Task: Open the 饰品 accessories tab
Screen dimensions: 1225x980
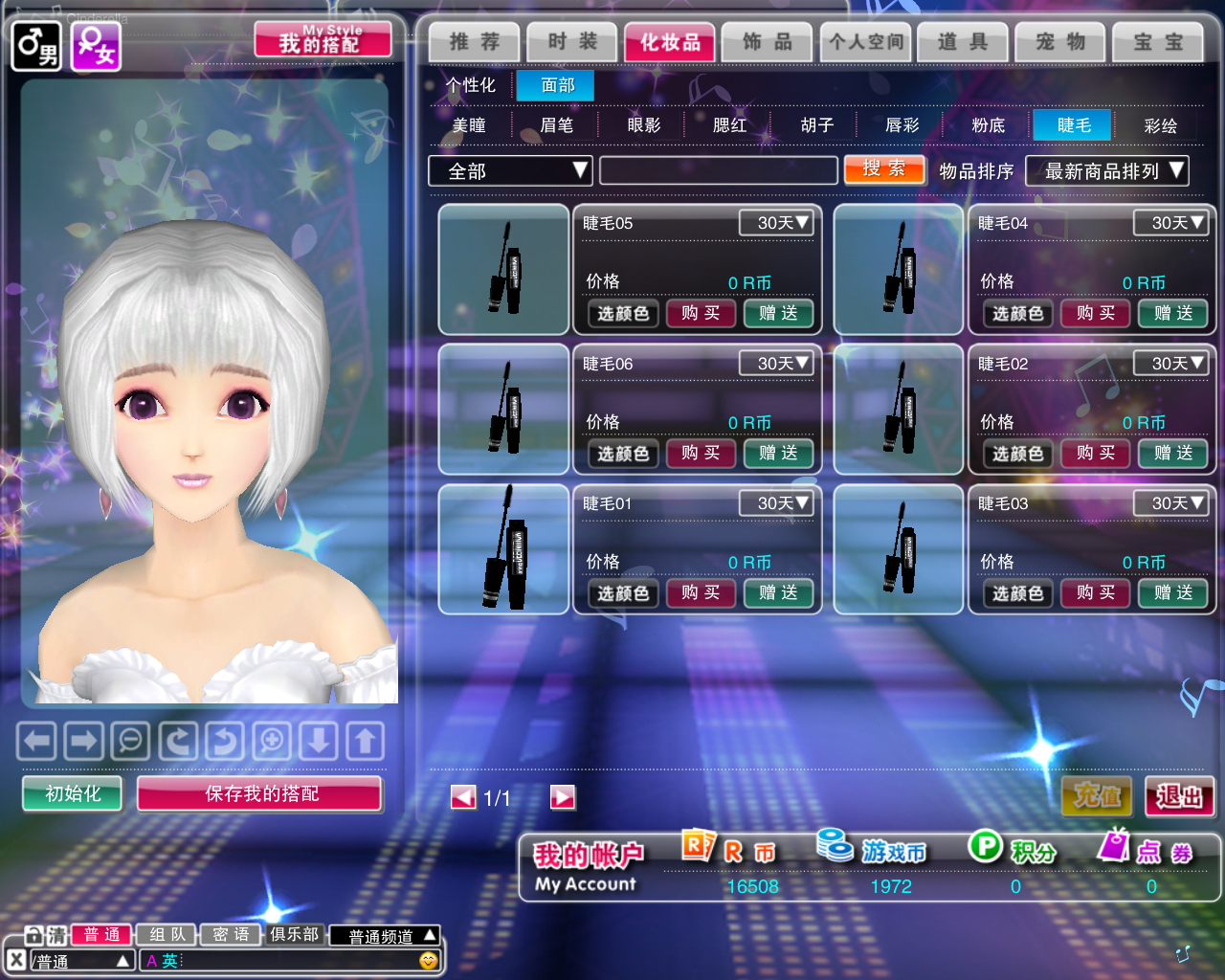Action: tap(767, 42)
